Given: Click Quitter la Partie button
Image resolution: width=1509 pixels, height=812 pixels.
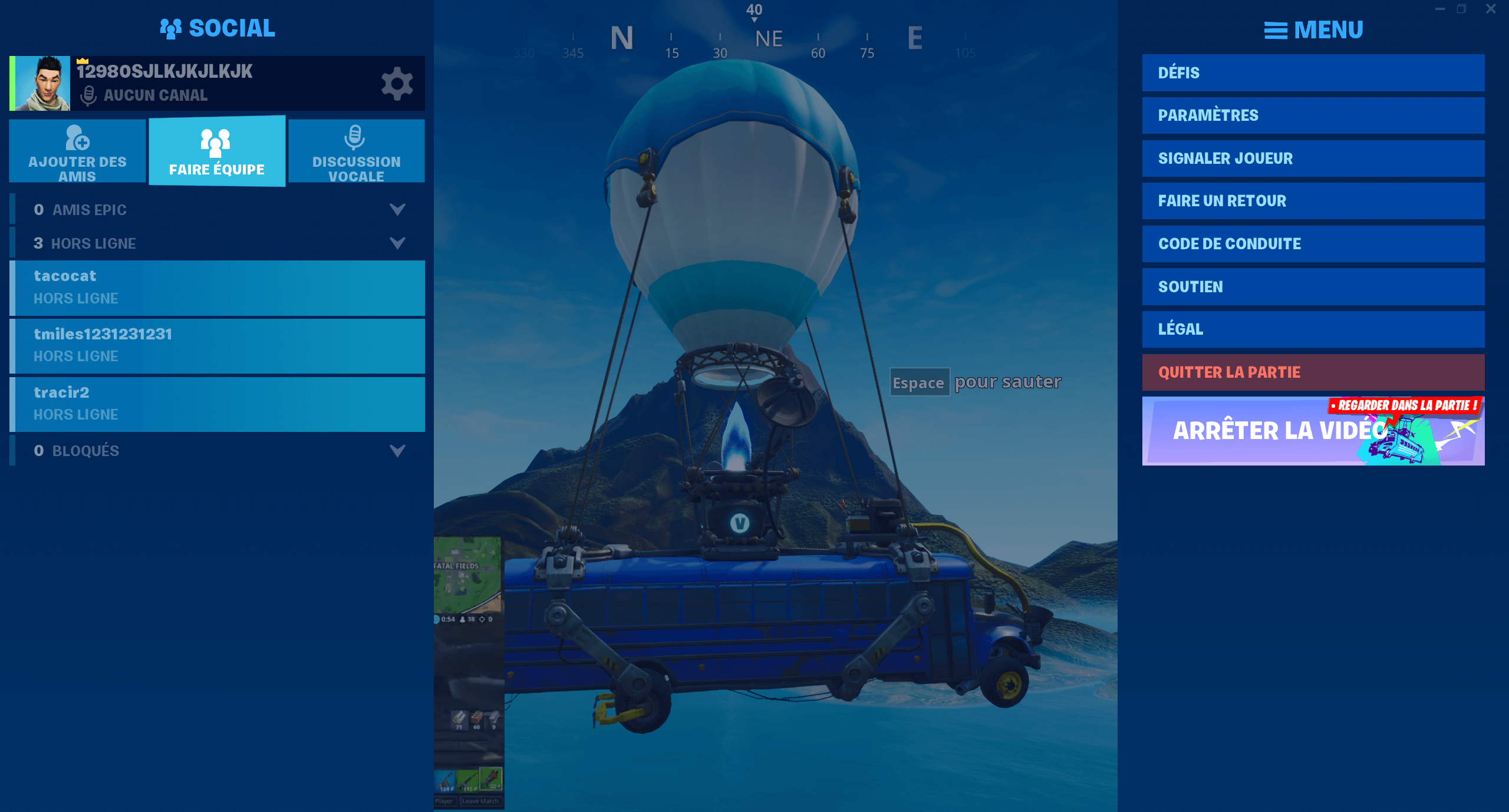Looking at the screenshot, I should pos(1313,372).
